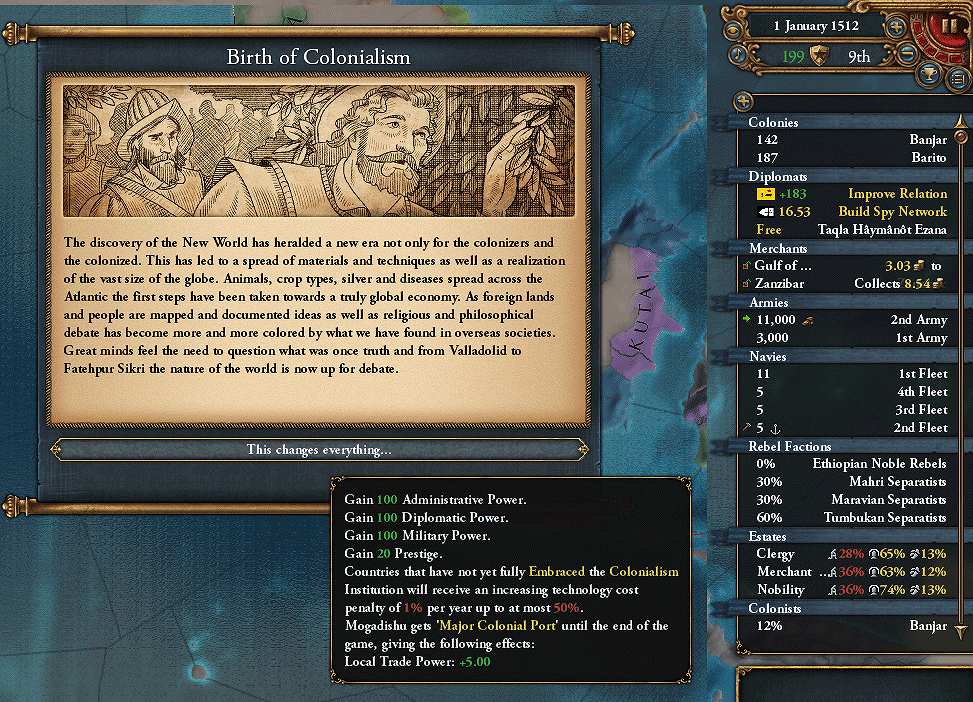The image size is (973, 702).
Task: Open the Nobility estate row
Action: pos(850,590)
